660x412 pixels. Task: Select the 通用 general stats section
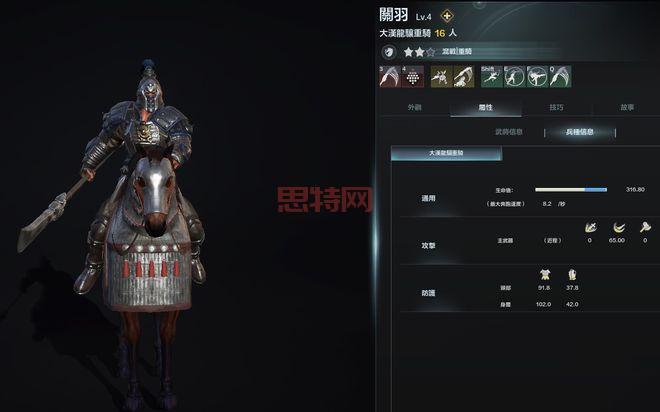point(428,198)
